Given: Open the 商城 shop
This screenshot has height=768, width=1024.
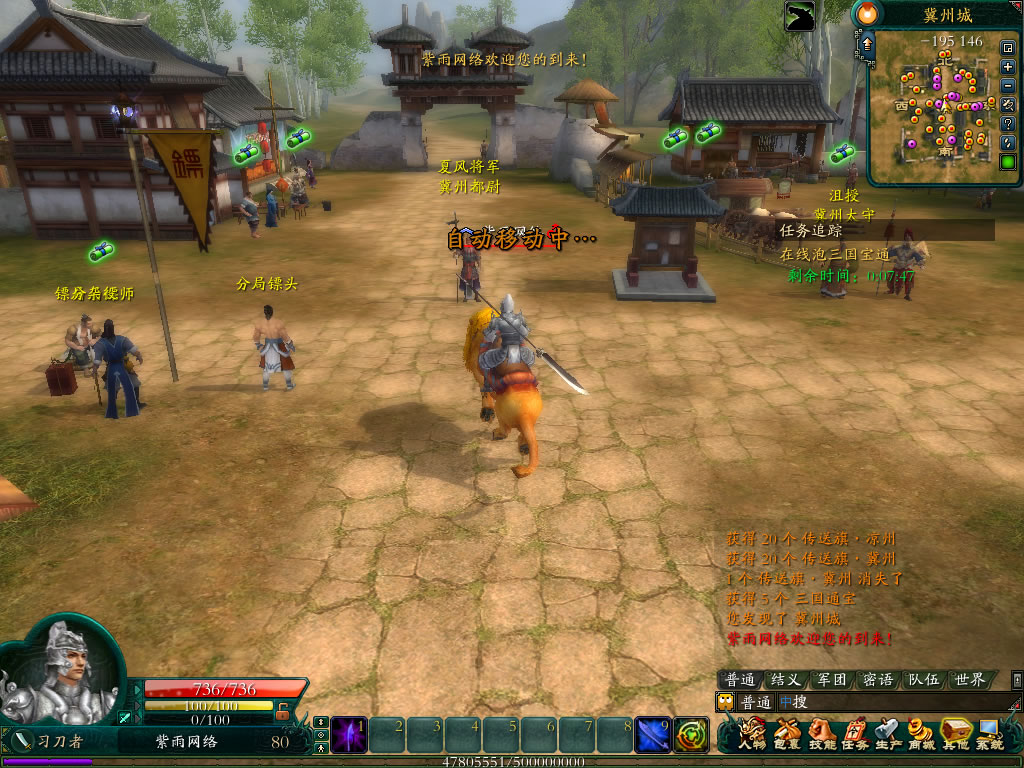Looking at the screenshot, I should click(x=922, y=735).
